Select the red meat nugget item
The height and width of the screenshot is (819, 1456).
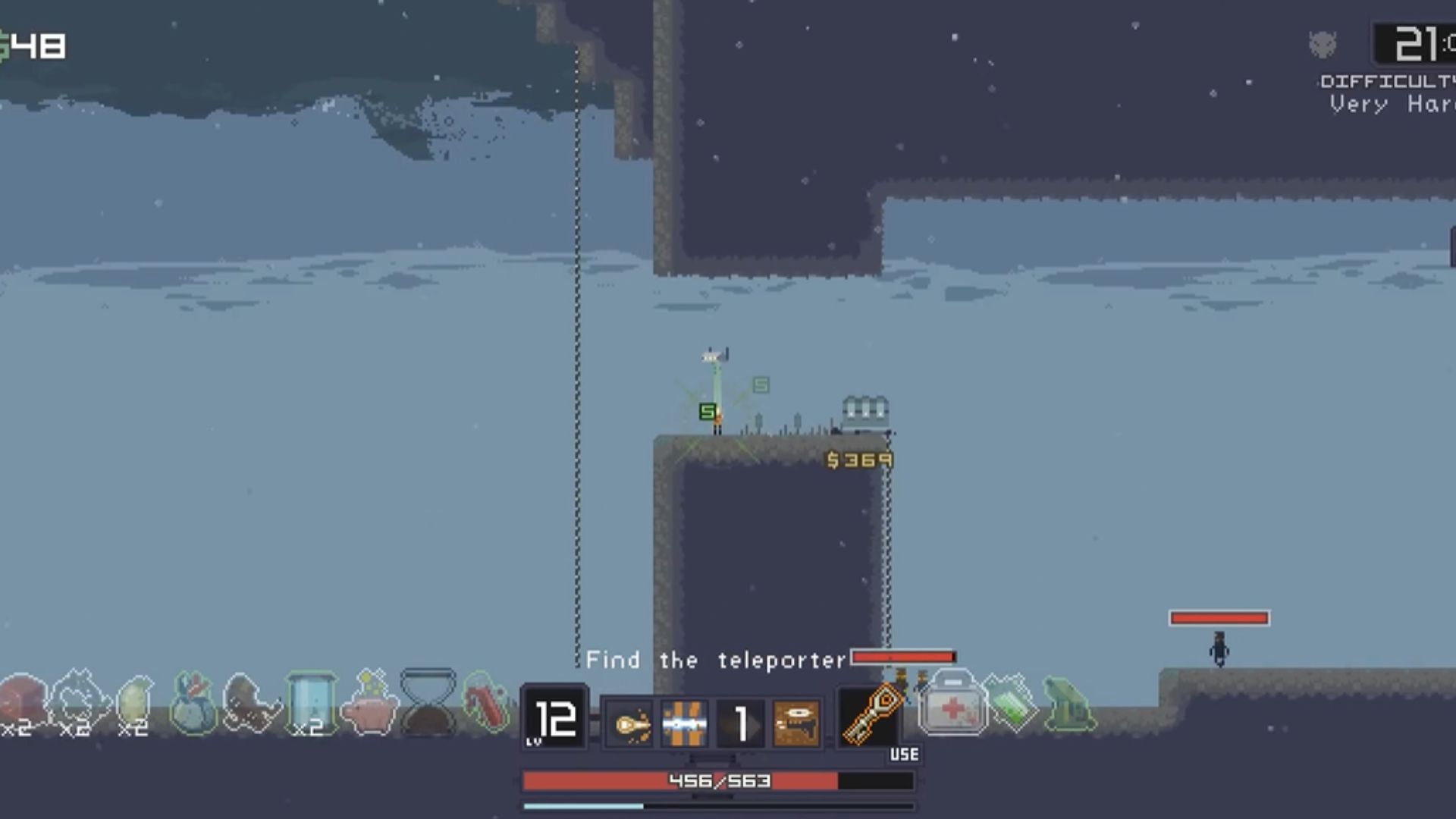(21, 703)
